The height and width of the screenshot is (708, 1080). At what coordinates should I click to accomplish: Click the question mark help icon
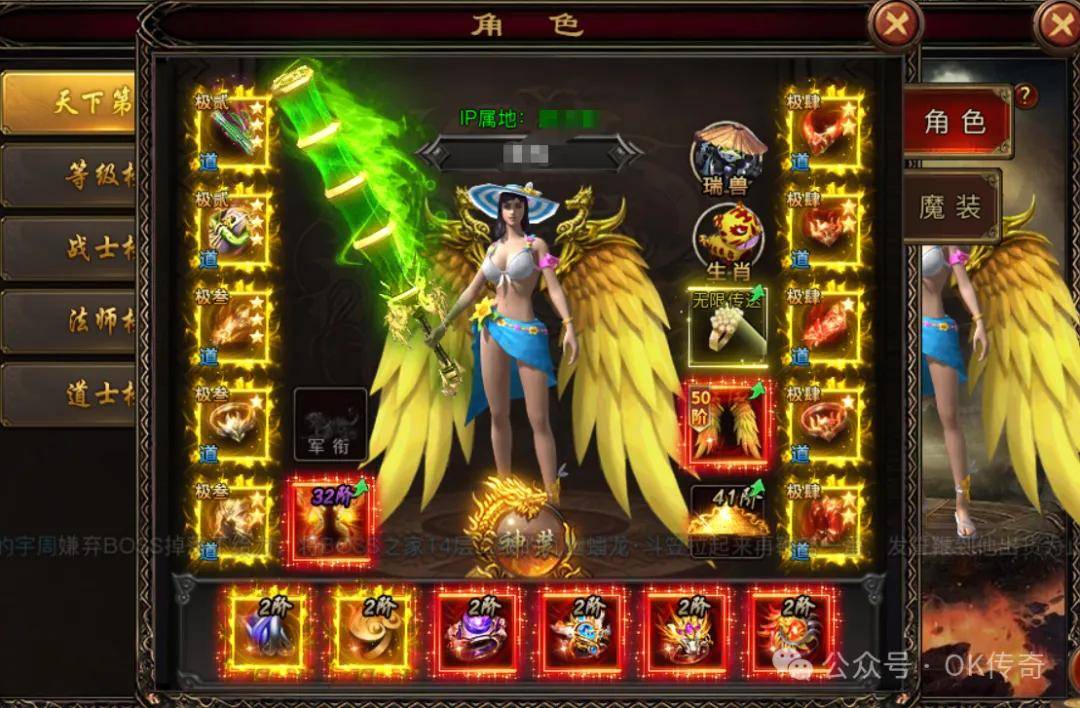click(x=1025, y=96)
